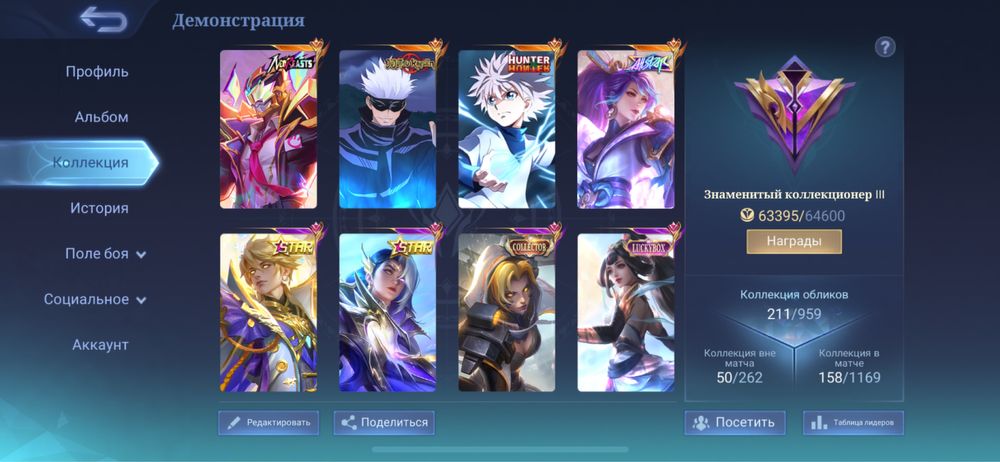Expand the Поле боя section
The image size is (1000, 462).
pyautogui.click(x=106, y=254)
